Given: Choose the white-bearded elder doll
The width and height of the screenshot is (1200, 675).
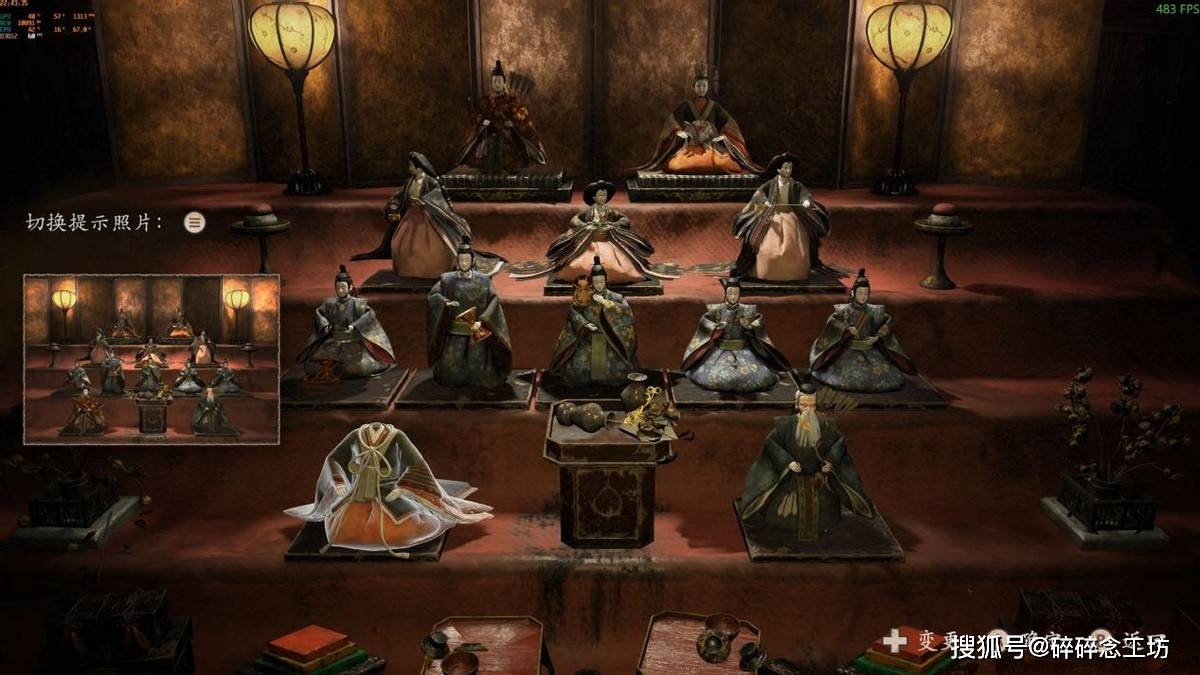Looking at the screenshot, I should click(807, 466).
